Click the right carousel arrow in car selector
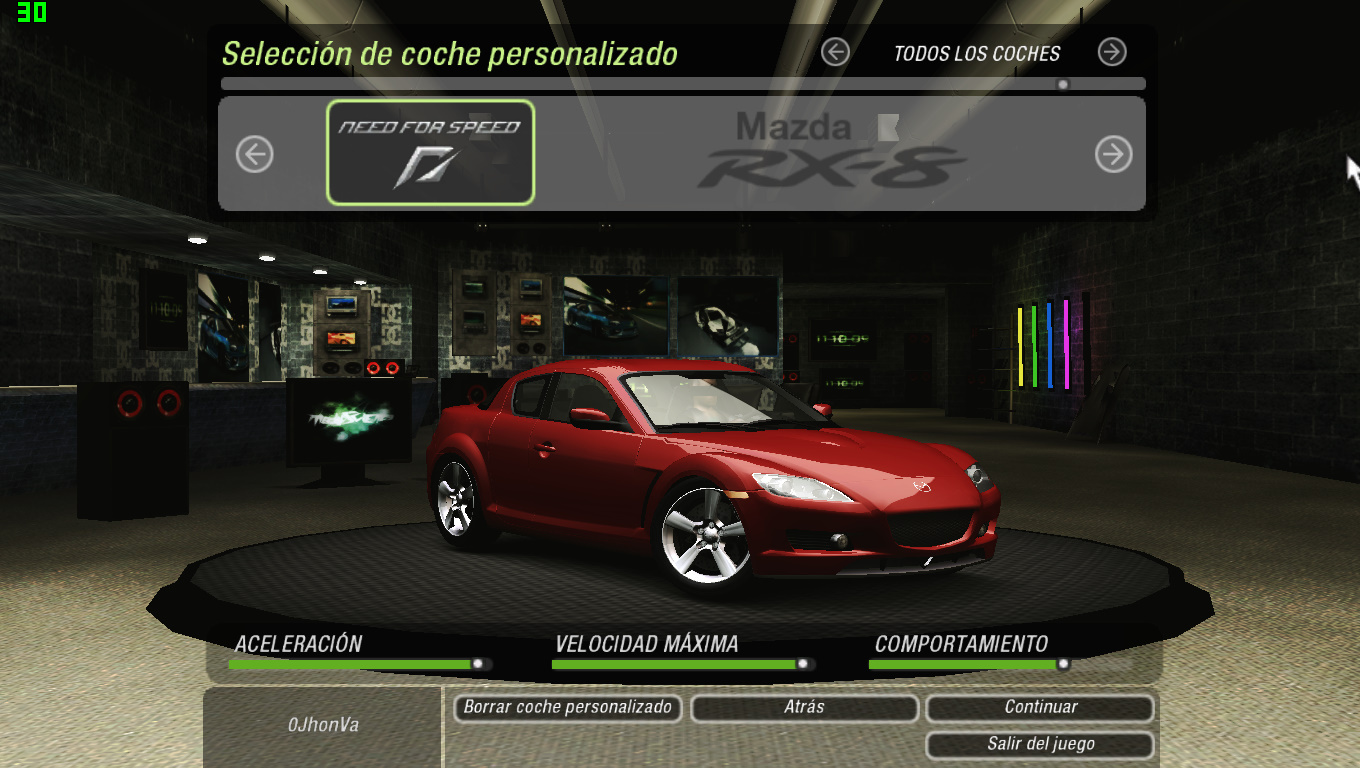The width and height of the screenshot is (1360, 768). pos(1112,152)
